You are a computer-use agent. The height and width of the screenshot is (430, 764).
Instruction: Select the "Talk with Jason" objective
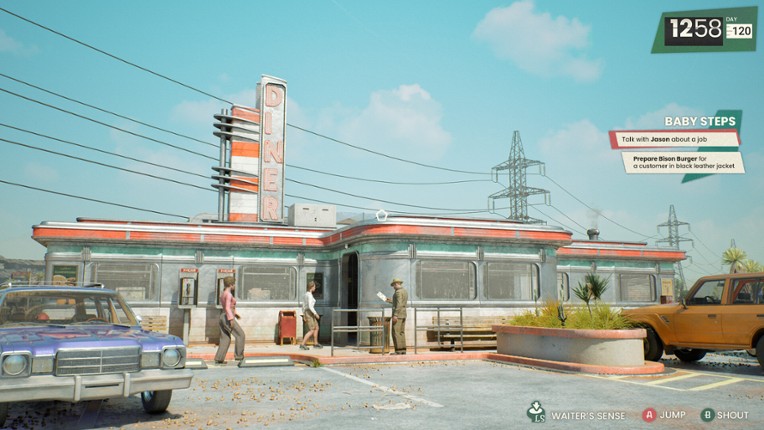(x=673, y=138)
